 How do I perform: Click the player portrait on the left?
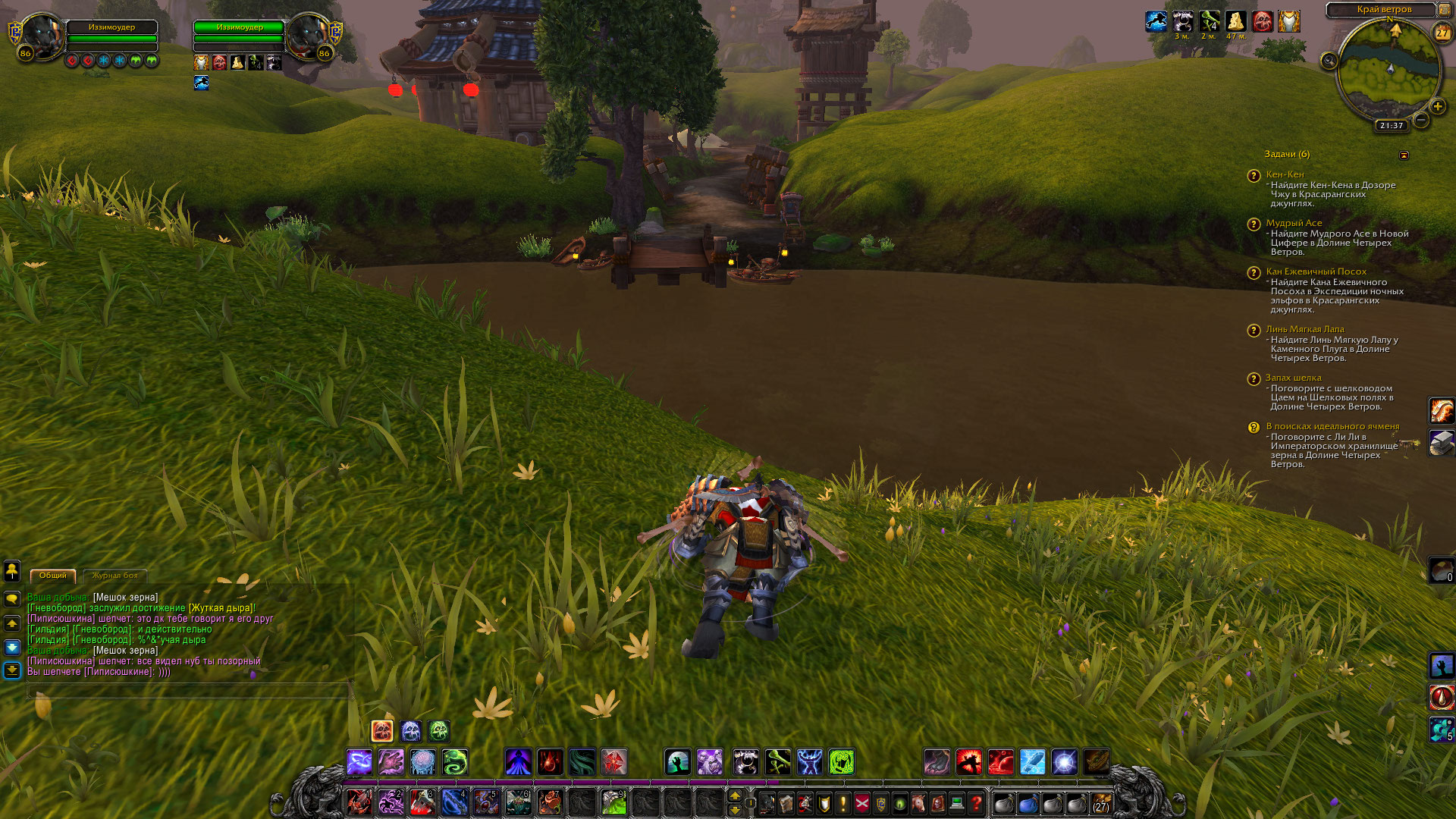(41, 36)
